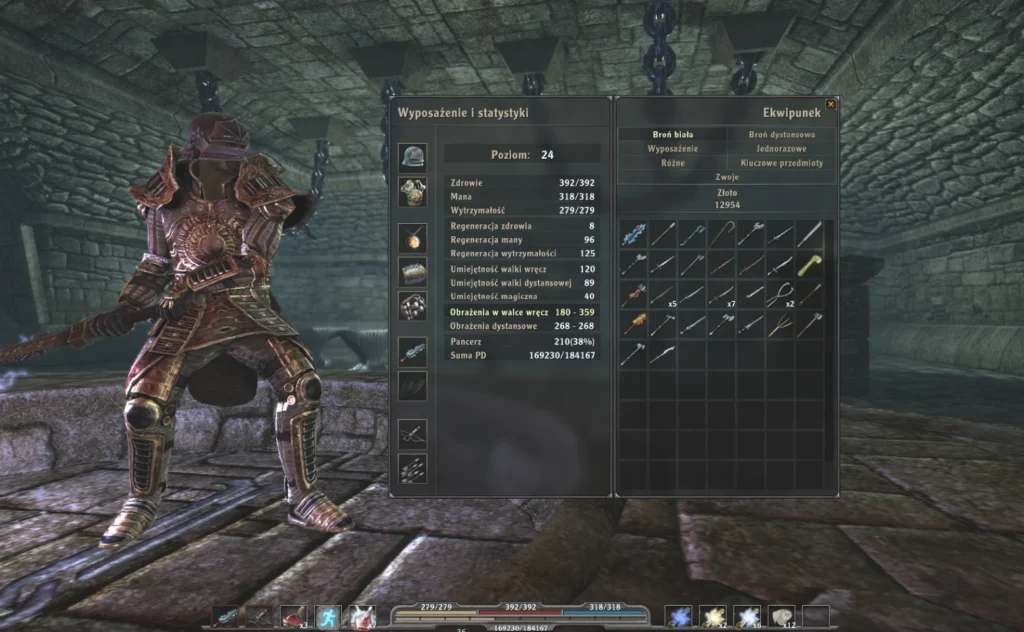Switch to the Broń biała tab
This screenshot has height=632, width=1024.
671,134
